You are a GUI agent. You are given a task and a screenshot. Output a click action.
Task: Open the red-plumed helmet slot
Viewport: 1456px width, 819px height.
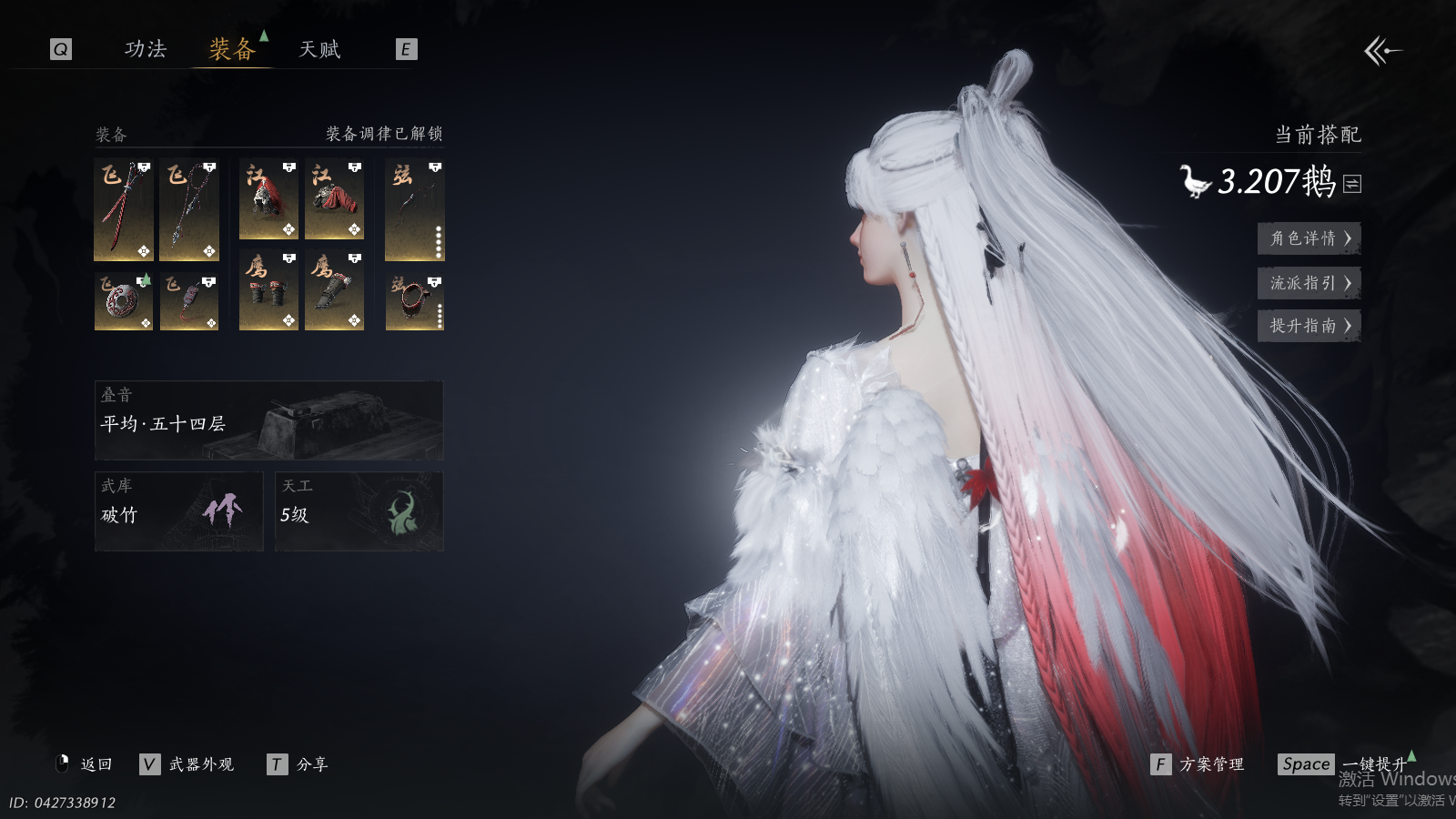(x=268, y=199)
